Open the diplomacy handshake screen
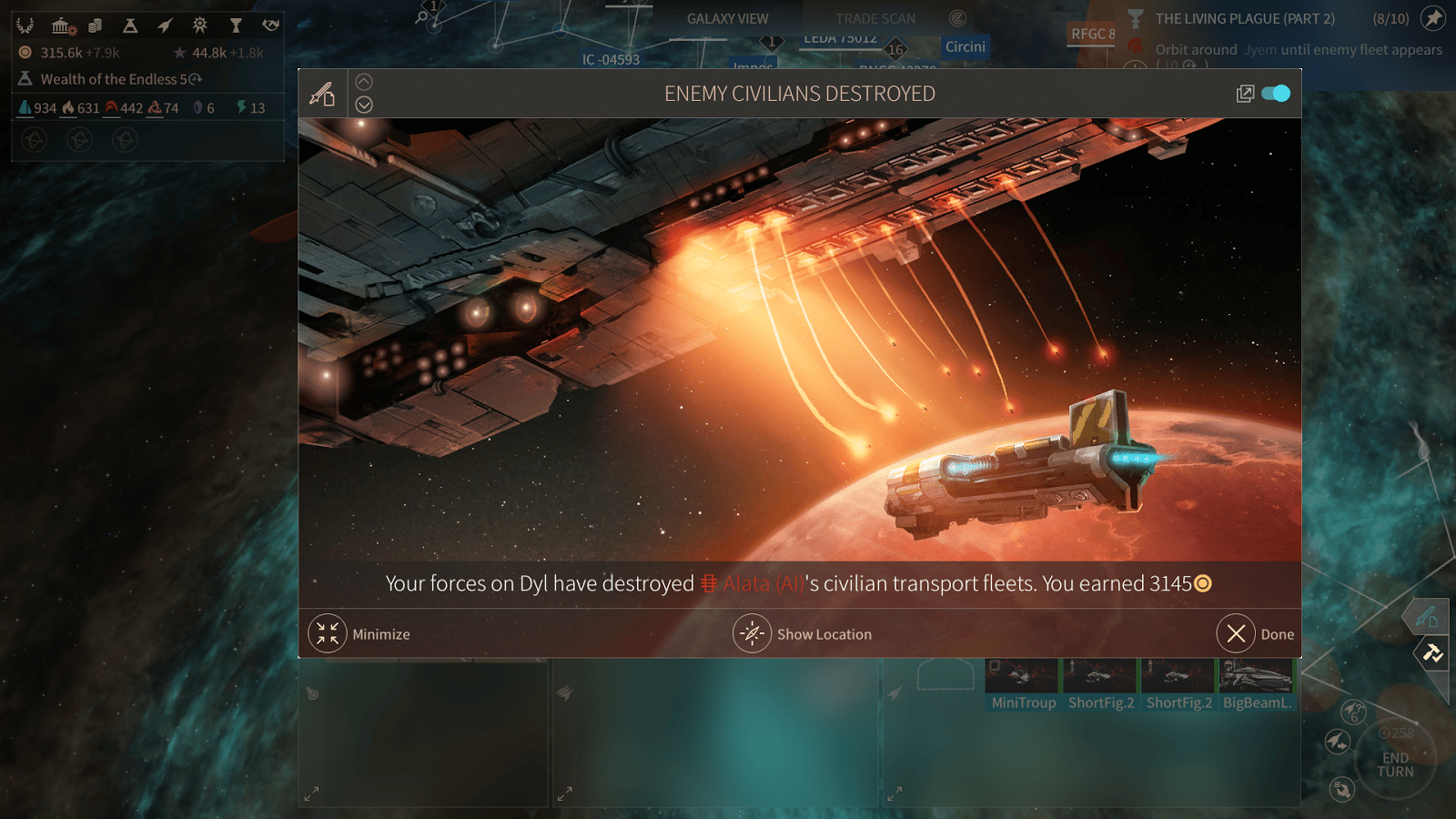Screen dimensions: 1456x819 pos(270,25)
